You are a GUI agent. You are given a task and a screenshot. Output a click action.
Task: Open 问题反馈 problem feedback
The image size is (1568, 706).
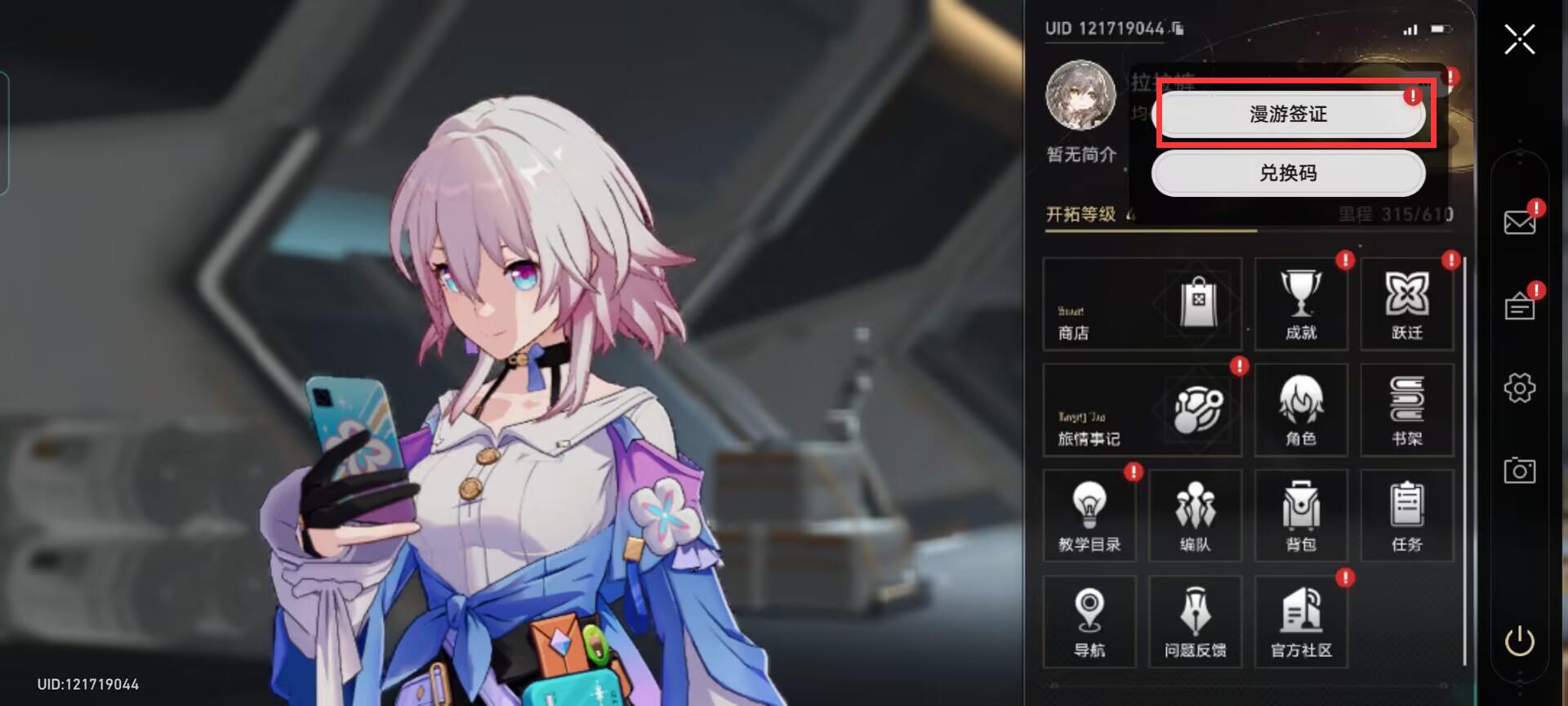1195,622
